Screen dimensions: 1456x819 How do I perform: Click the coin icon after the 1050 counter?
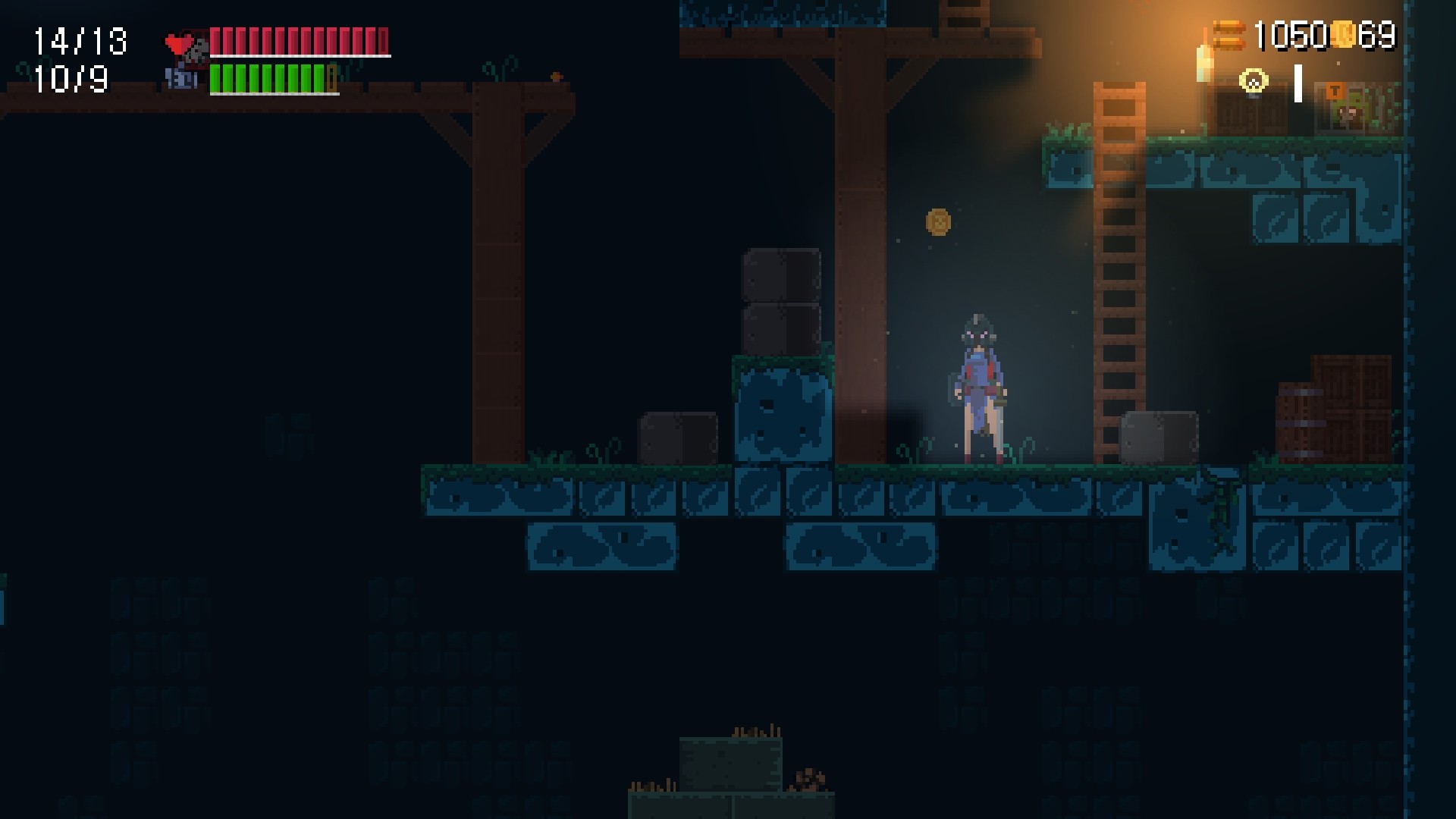pyautogui.click(x=1342, y=35)
